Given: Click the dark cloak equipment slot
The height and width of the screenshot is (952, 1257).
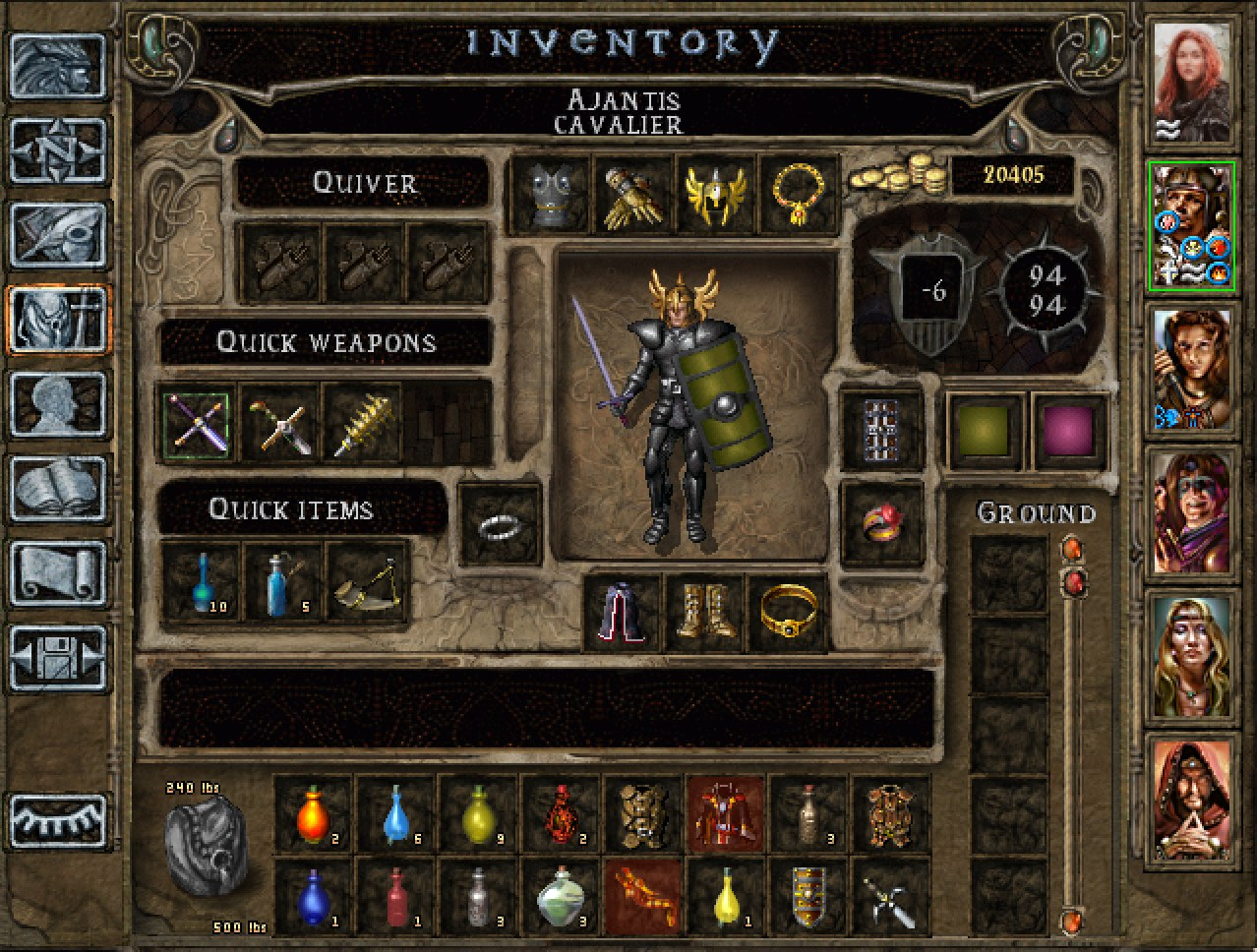Looking at the screenshot, I should [x=623, y=614].
